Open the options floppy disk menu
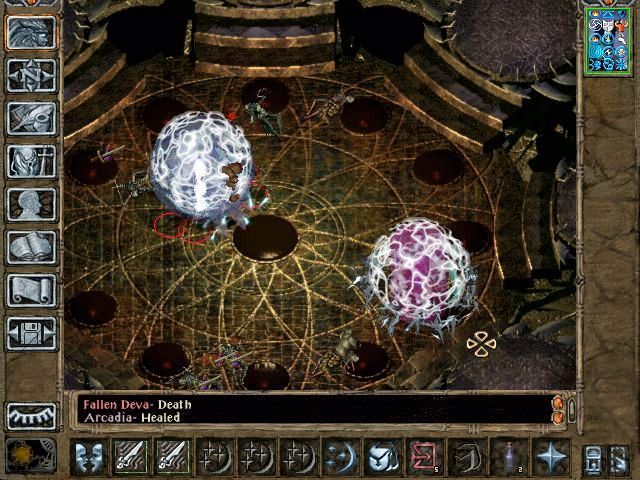The width and height of the screenshot is (640, 480). click(x=31, y=333)
